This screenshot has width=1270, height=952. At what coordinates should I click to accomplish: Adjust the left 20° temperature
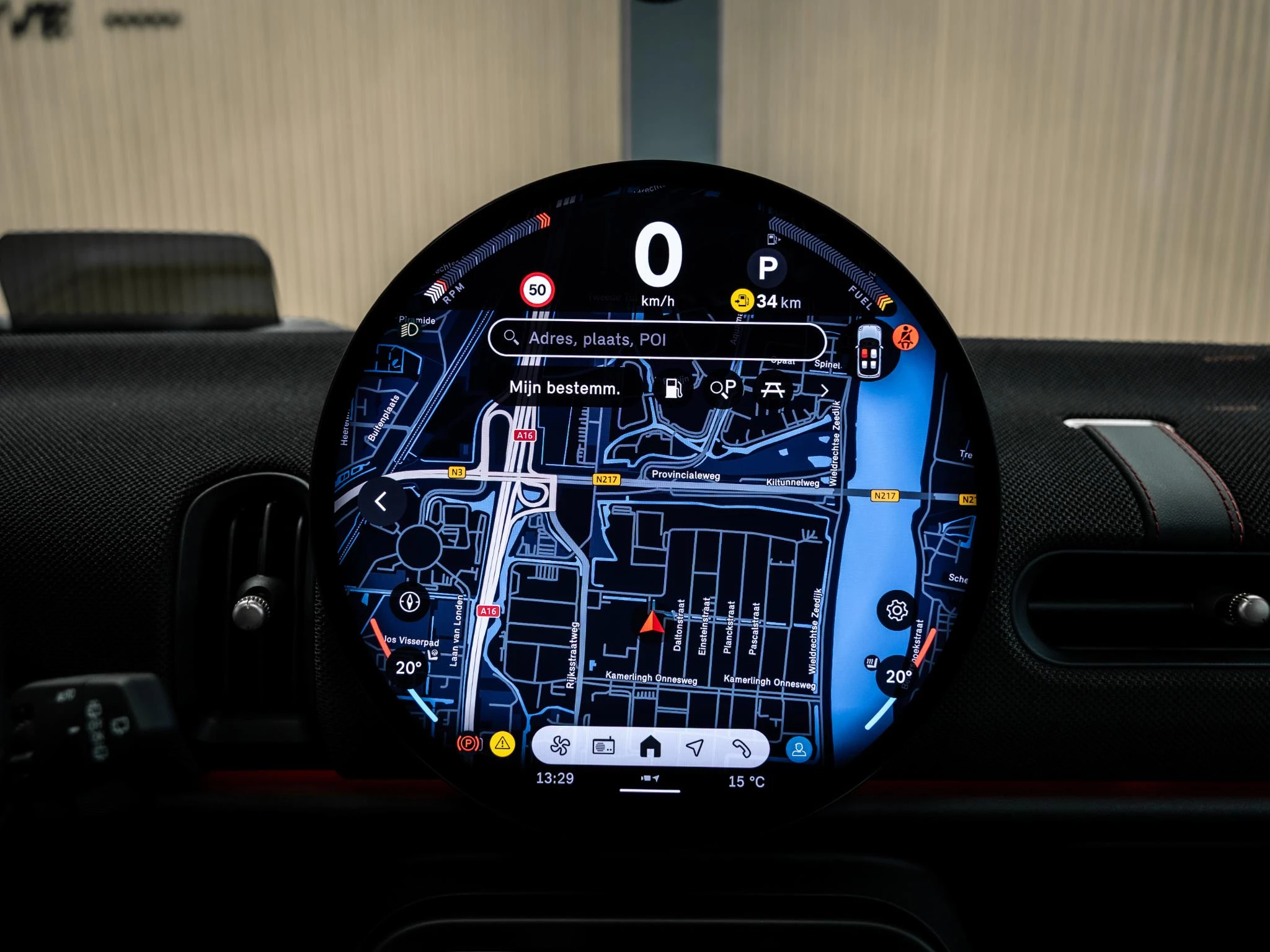pyautogui.click(x=409, y=668)
